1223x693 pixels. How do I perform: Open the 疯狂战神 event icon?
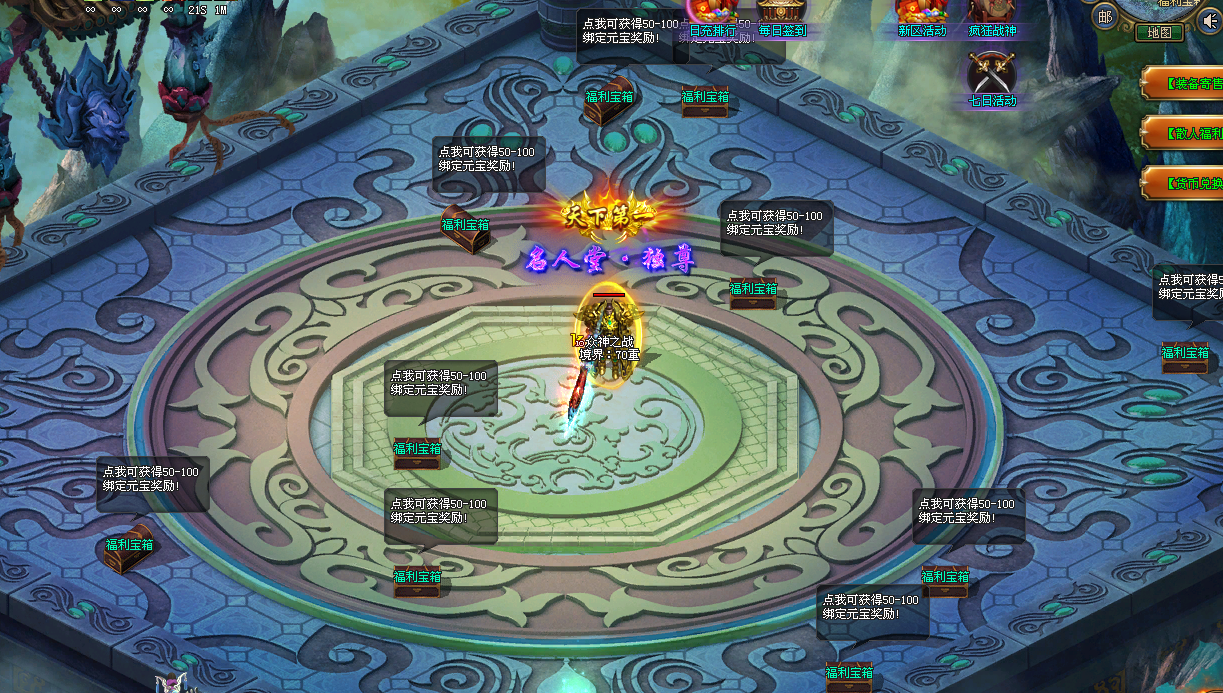click(991, 16)
